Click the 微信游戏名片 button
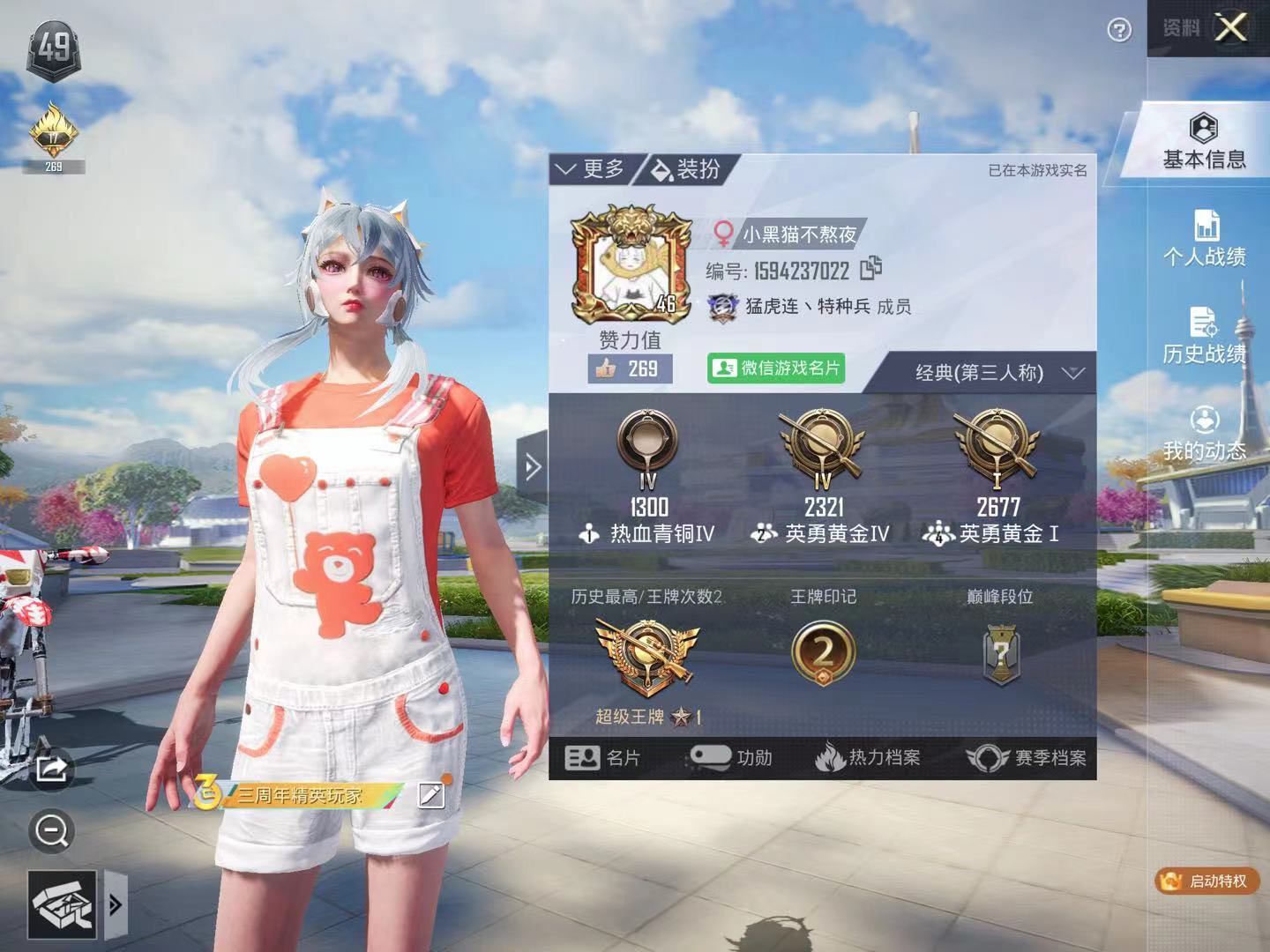 [776, 368]
